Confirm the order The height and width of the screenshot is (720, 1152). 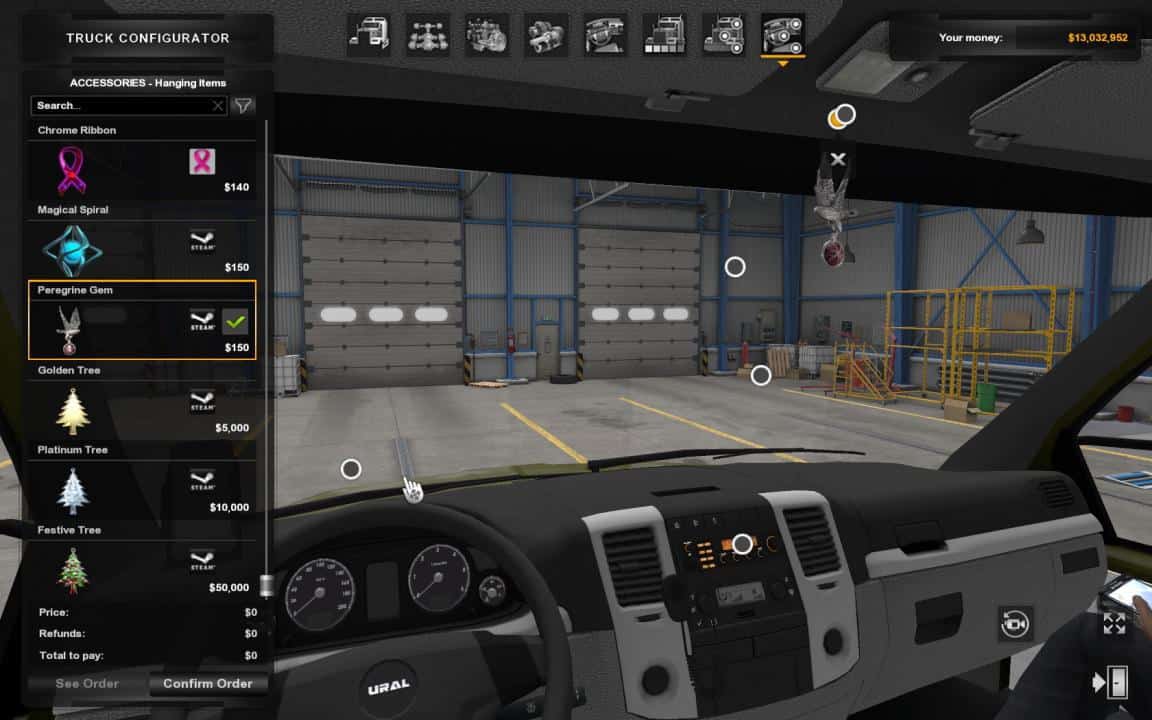[x=208, y=684]
